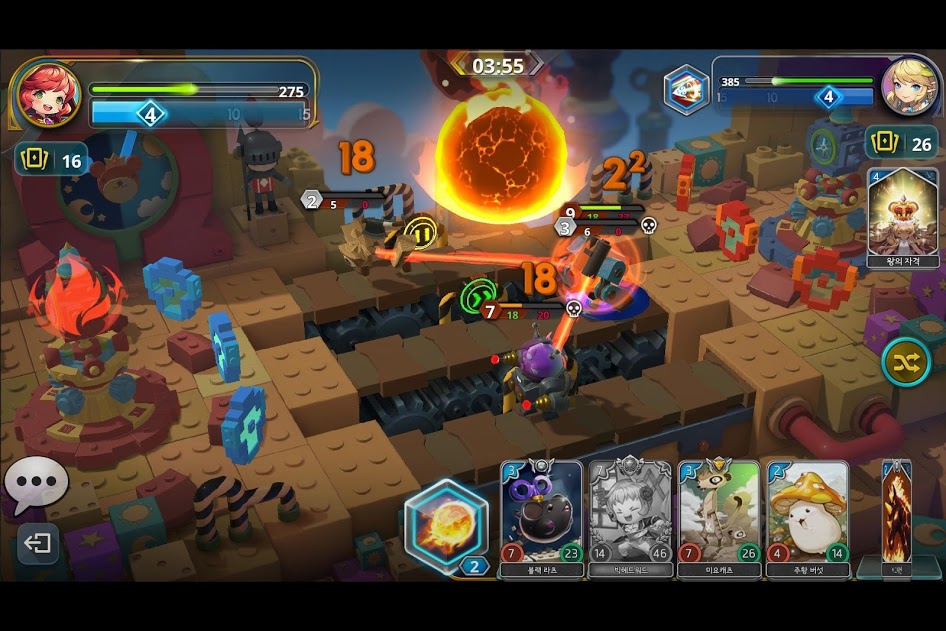This screenshot has height=631, width=946.
Task: Choose the greyed-out cost 7 girl card
Action: [630, 518]
